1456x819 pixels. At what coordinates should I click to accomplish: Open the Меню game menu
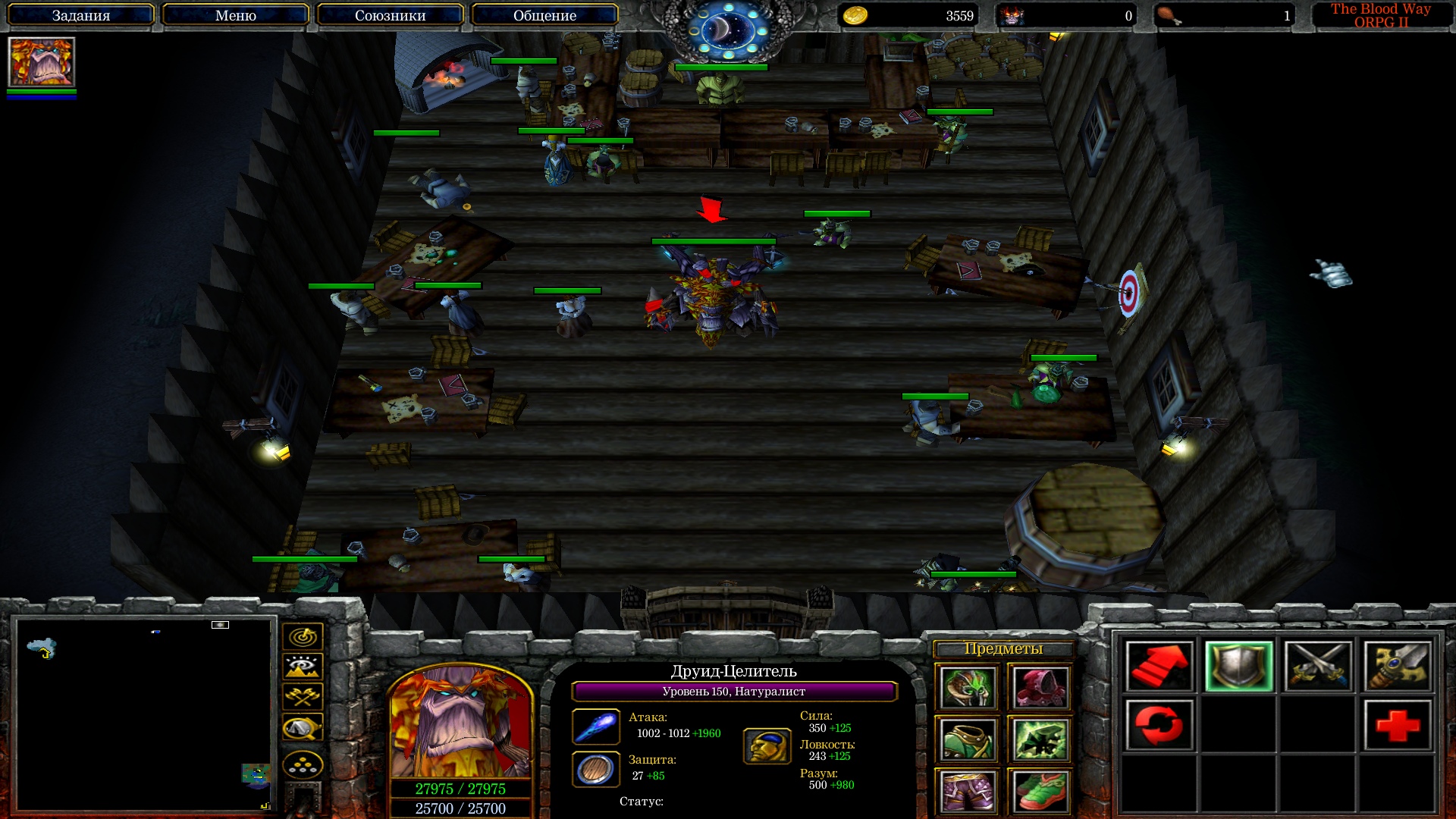coord(235,15)
